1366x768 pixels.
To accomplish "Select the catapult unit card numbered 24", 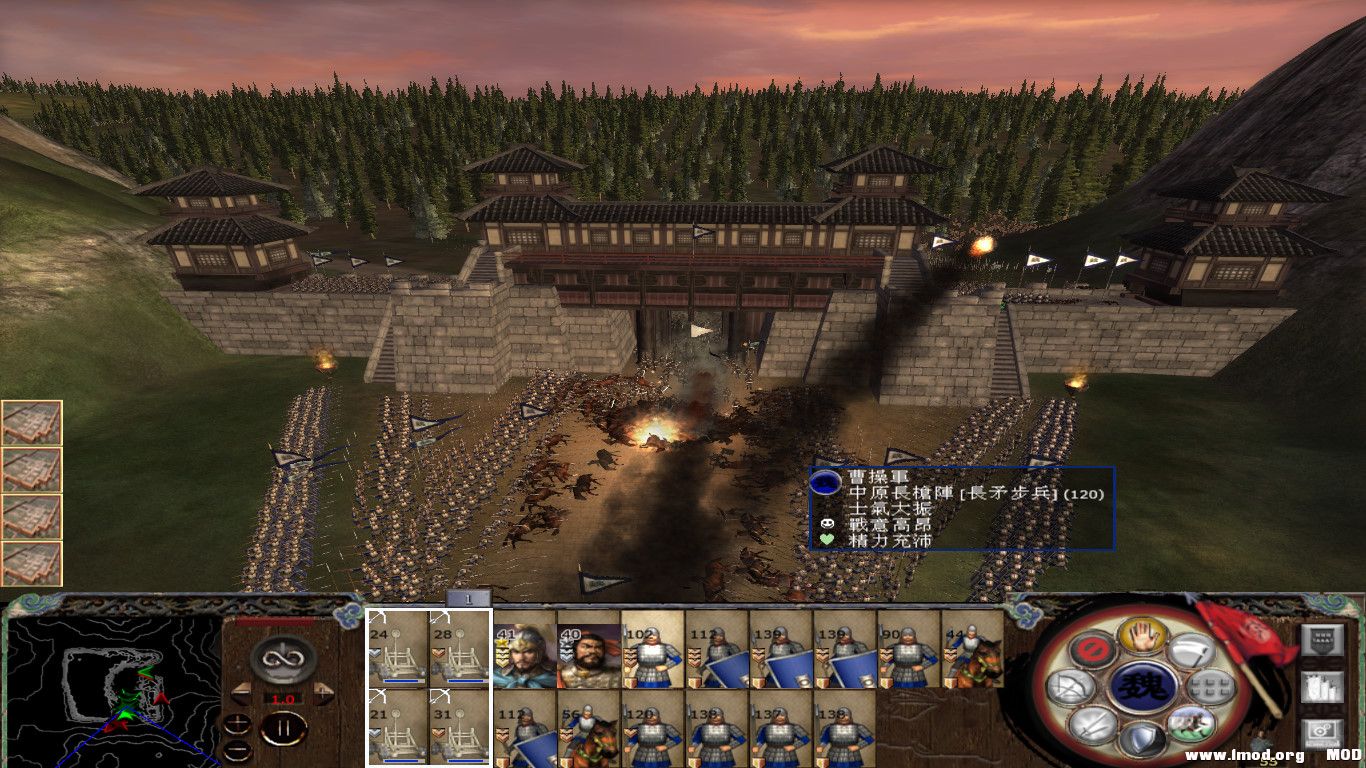I will 398,648.
